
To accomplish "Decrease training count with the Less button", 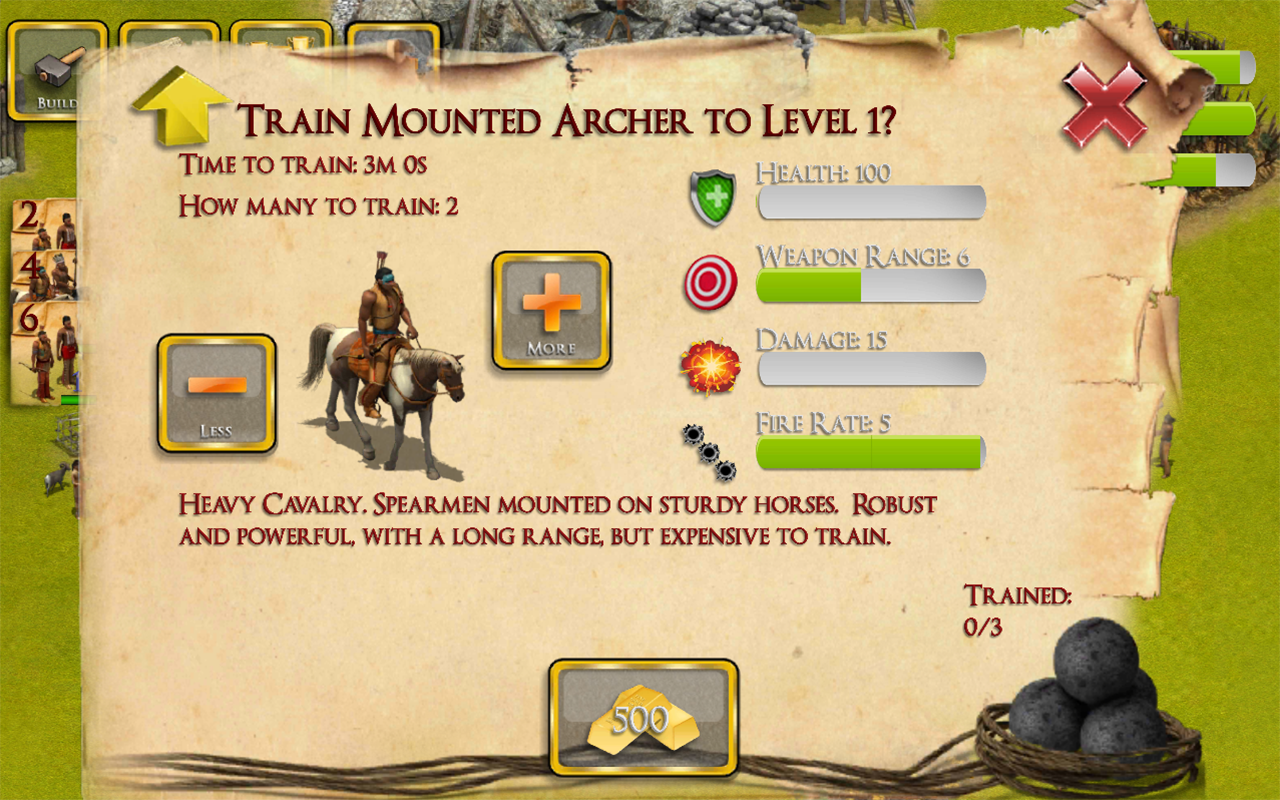I will tap(215, 392).
